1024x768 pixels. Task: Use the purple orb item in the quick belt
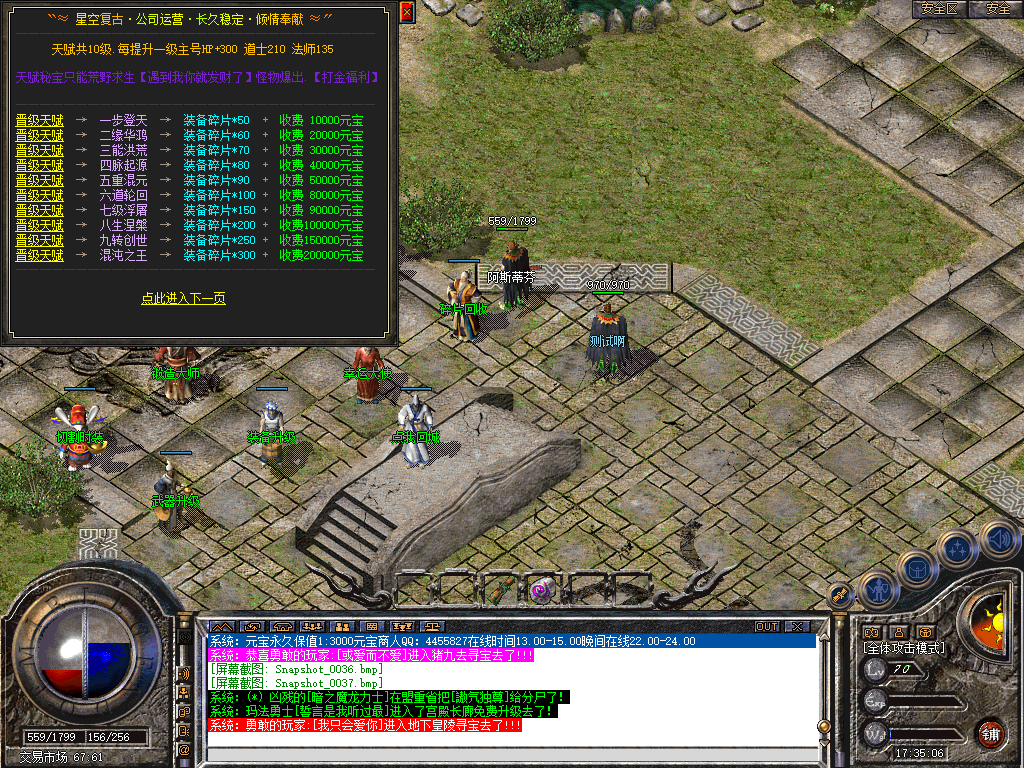point(542,589)
